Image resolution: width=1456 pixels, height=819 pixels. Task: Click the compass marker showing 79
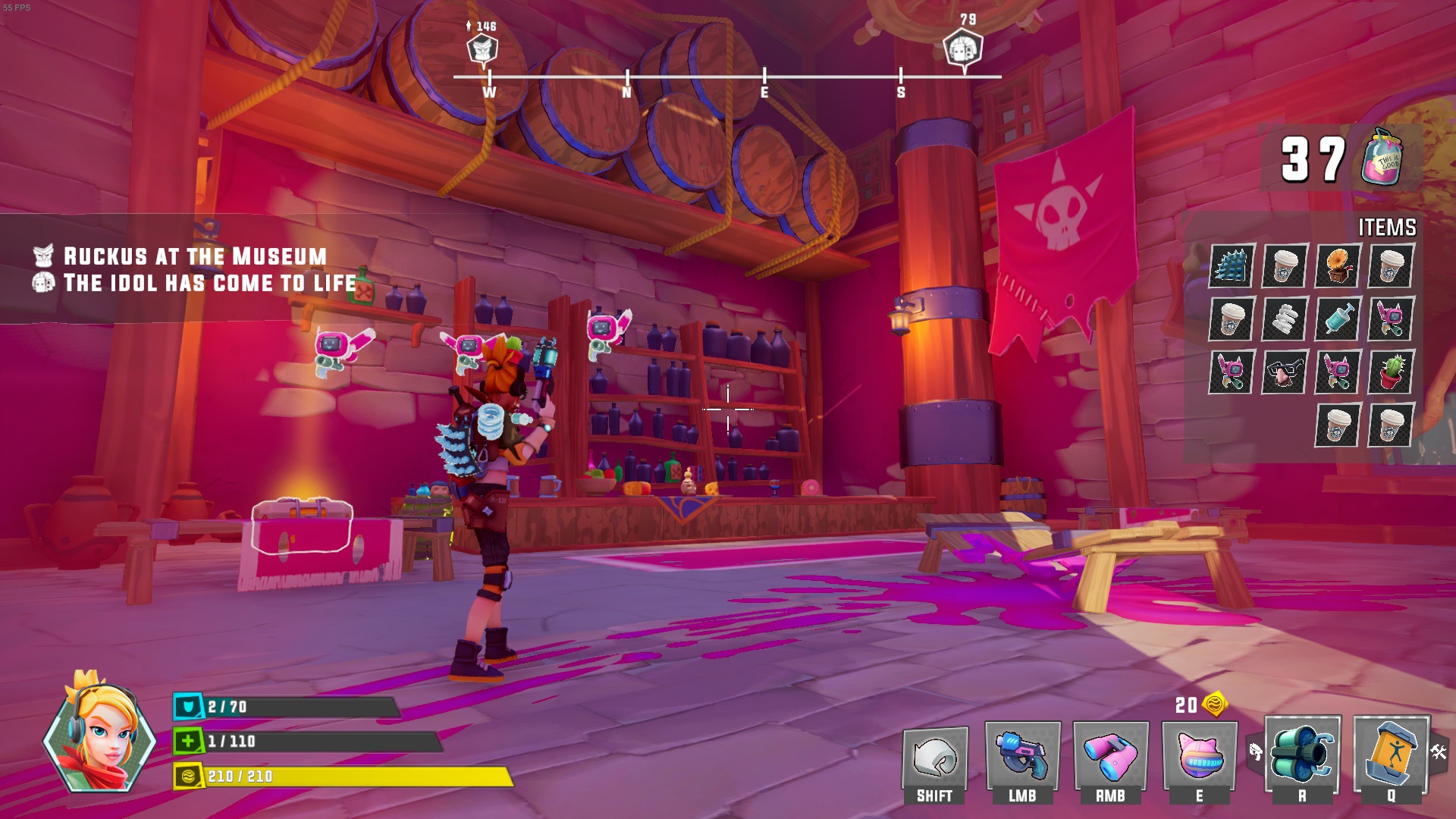click(963, 49)
